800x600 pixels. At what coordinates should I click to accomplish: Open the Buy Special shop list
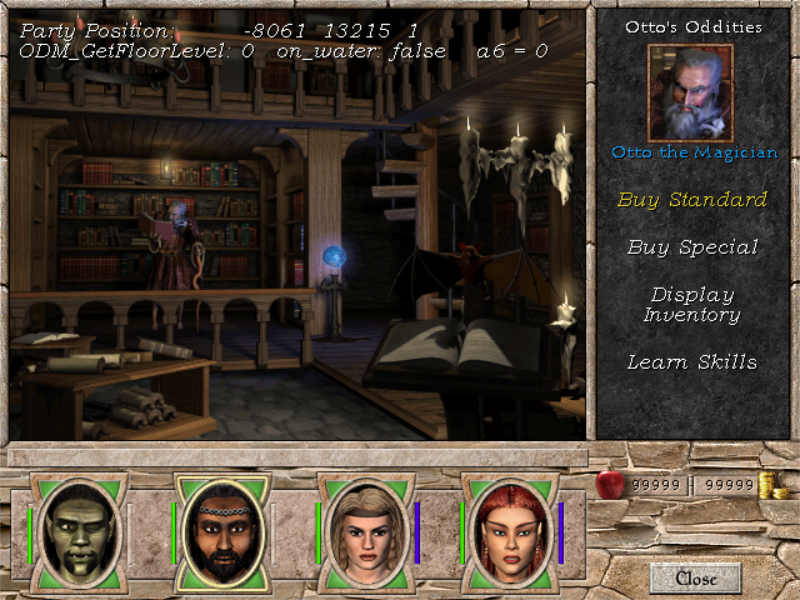692,247
